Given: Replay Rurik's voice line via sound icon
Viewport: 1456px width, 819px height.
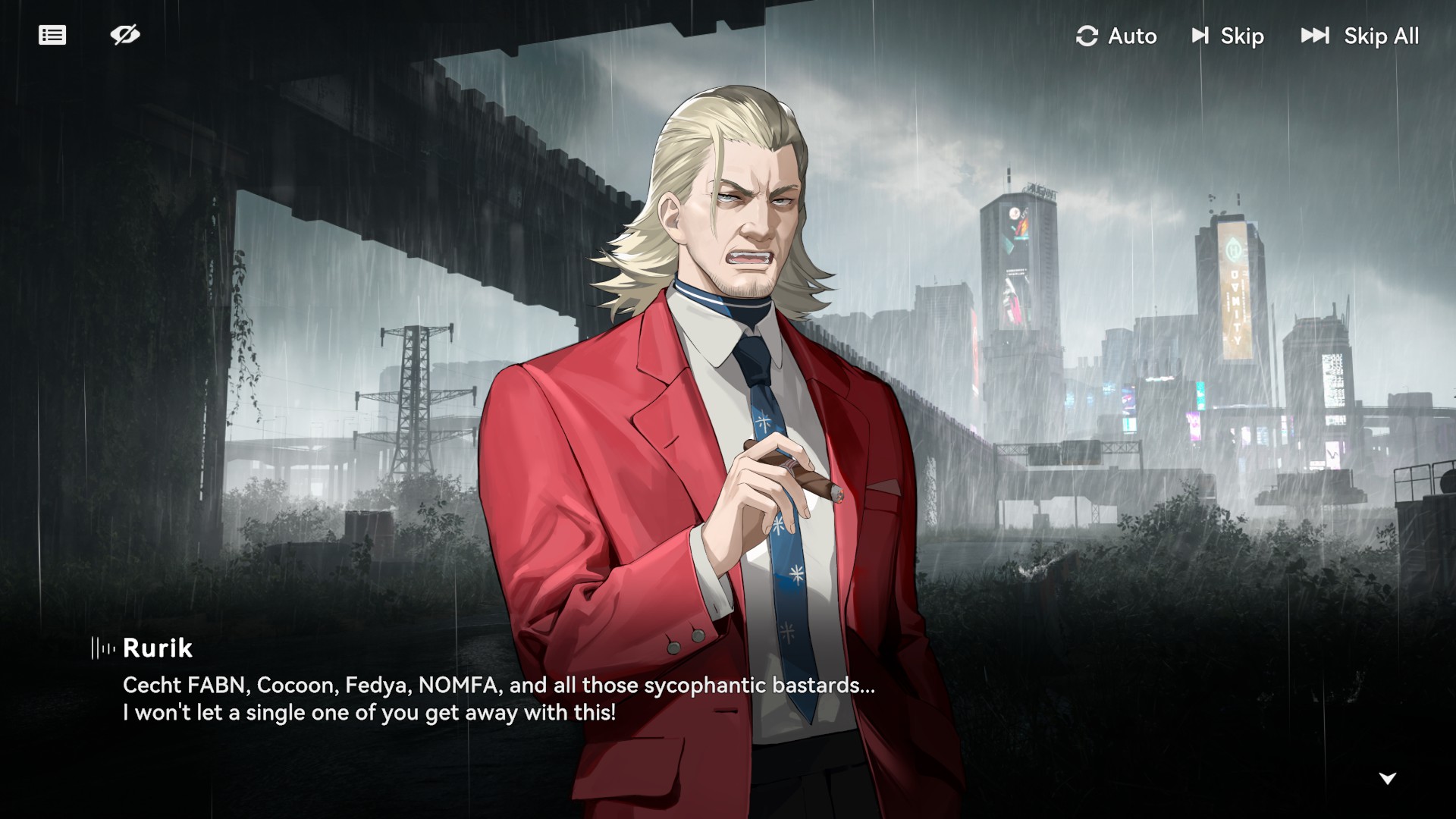Looking at the screenshot, I should point(103,648).
